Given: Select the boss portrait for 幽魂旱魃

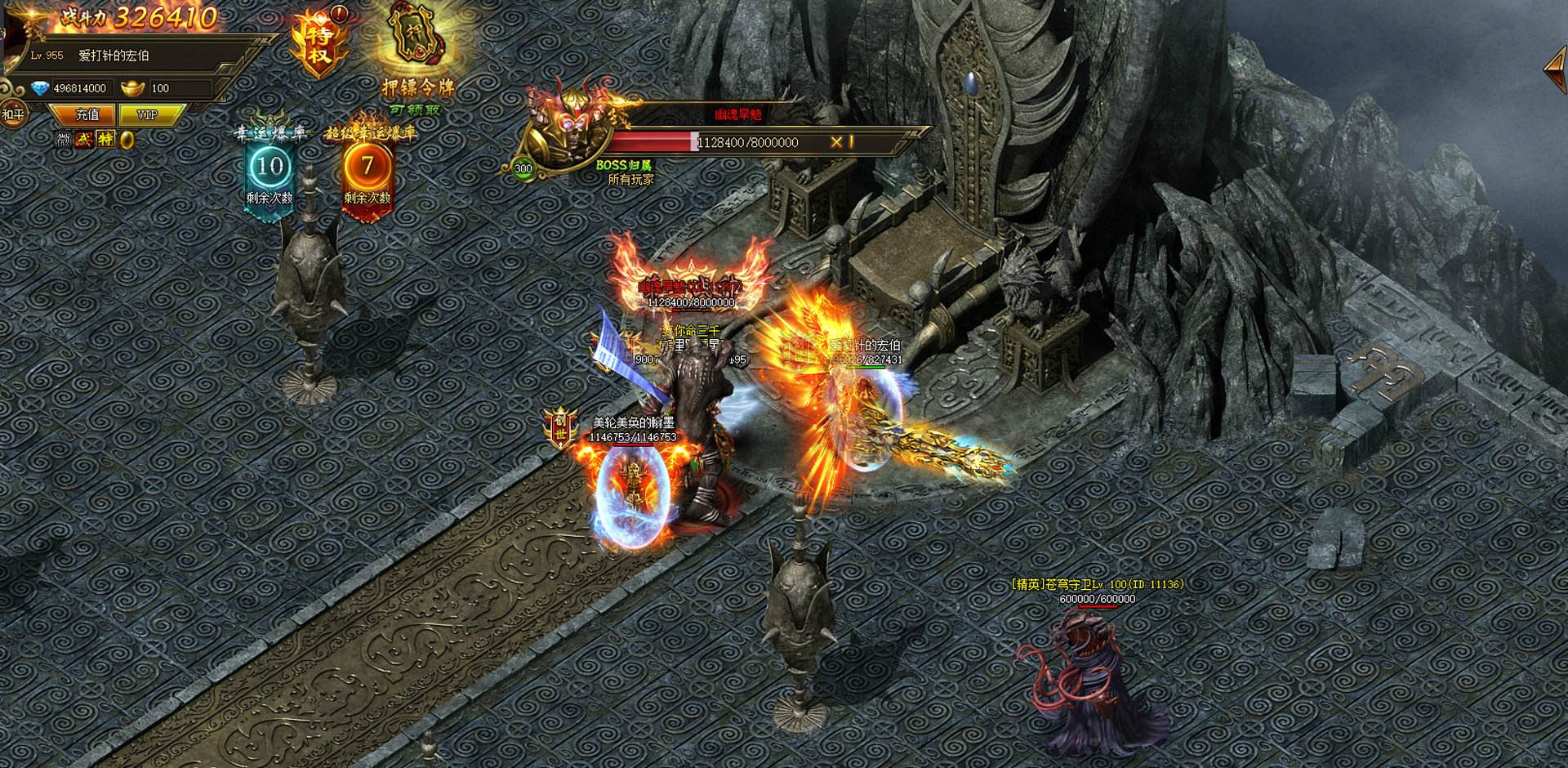Looking at the screenshot, I should coord(566,131).
